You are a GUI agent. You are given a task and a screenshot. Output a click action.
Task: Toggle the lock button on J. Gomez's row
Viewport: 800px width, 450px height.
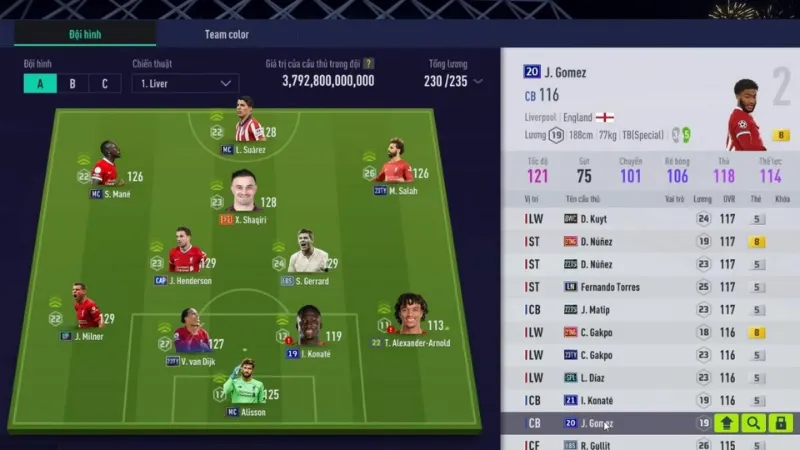(x=780, y=423)
